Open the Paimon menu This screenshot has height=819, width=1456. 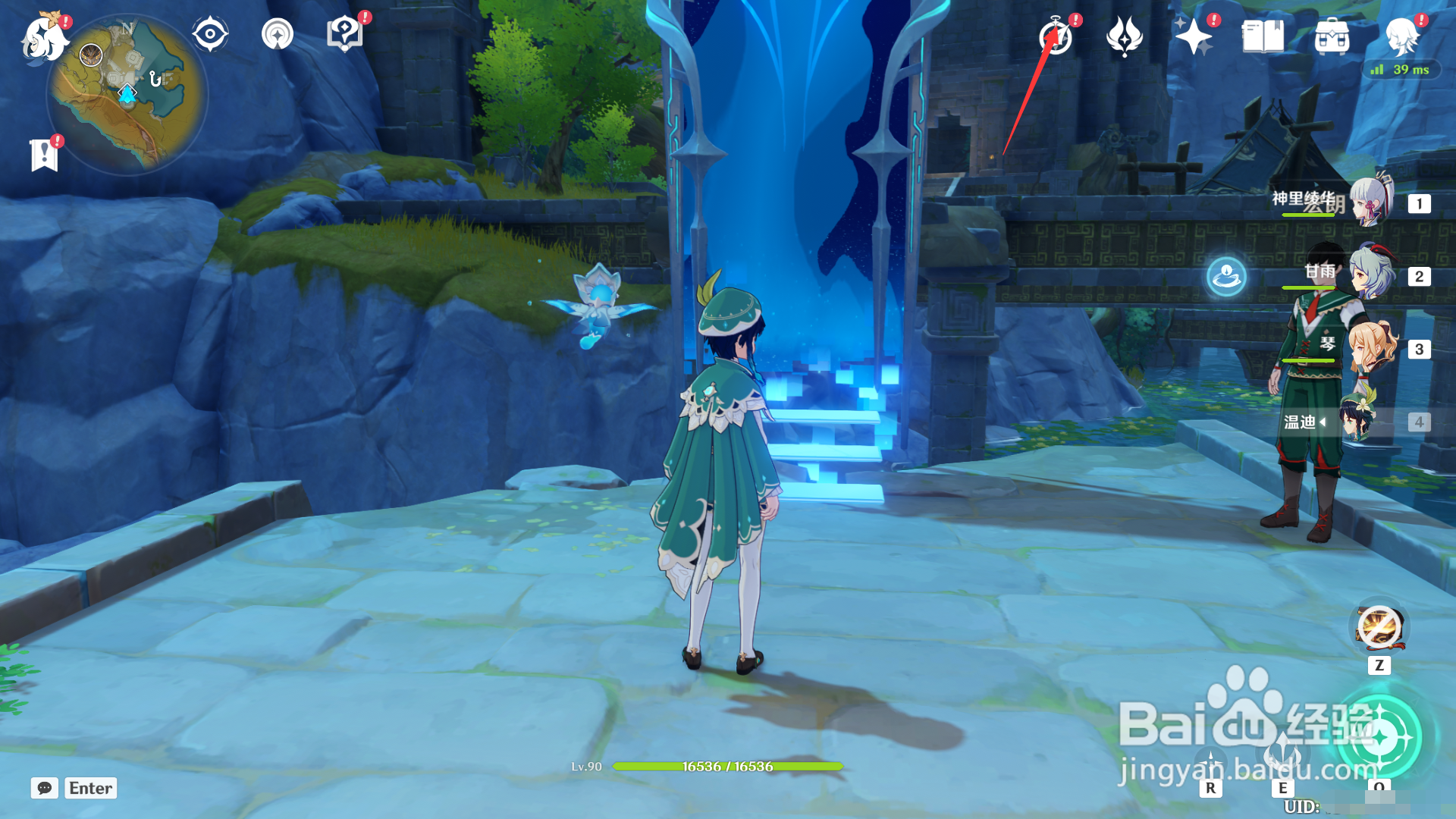pos(44,36)
